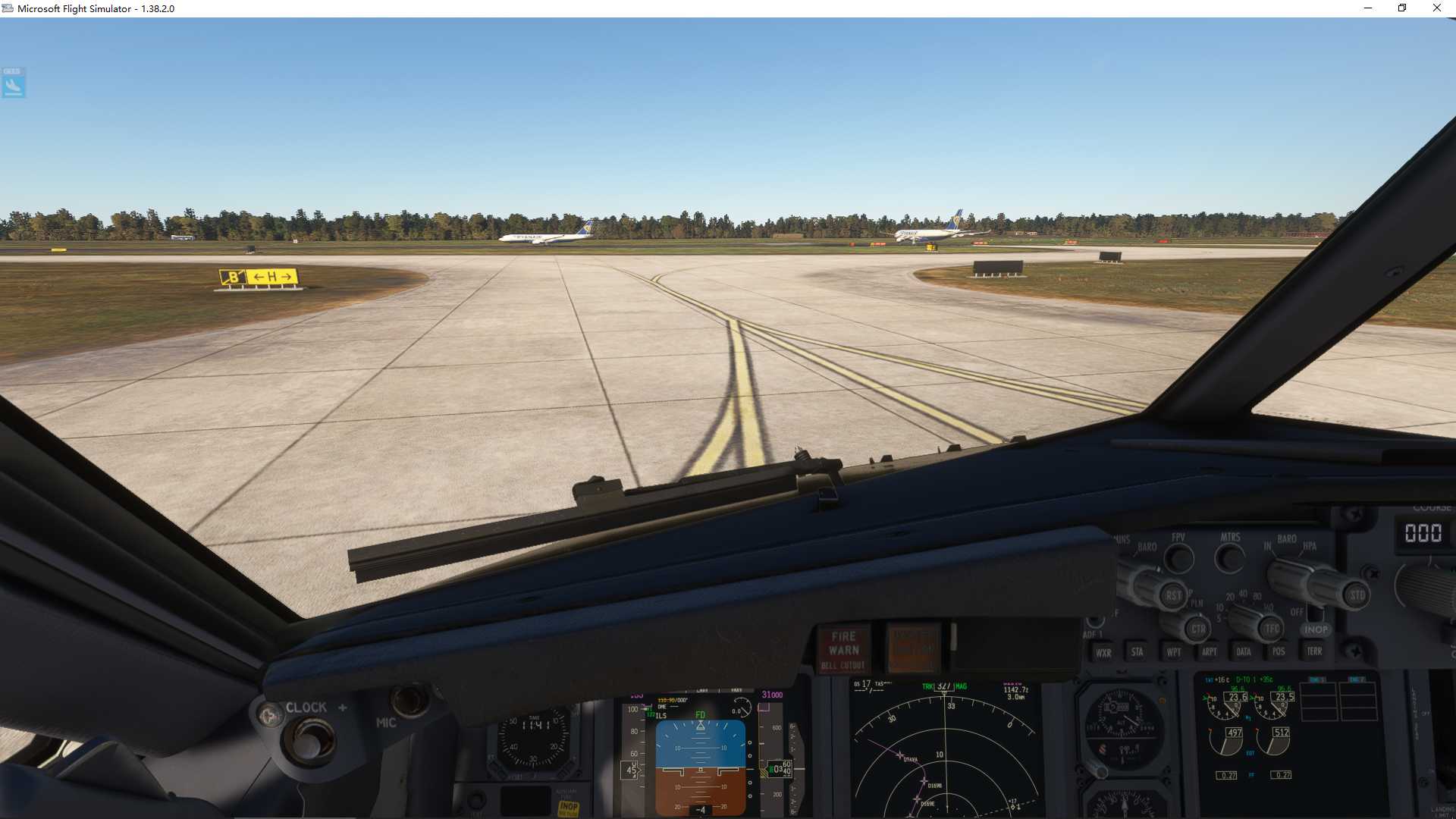Select the WXR weather radar overlay

click(1103, 652)
